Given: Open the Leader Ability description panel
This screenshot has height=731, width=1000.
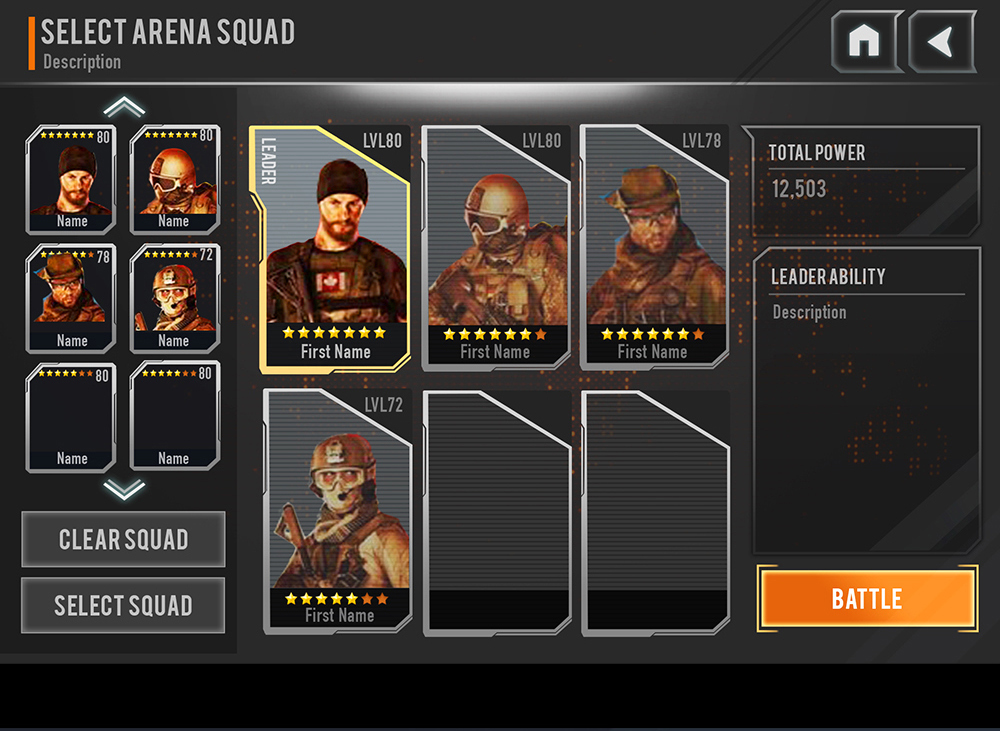Looking at the screenshot, I should click(x=866, y=400).
